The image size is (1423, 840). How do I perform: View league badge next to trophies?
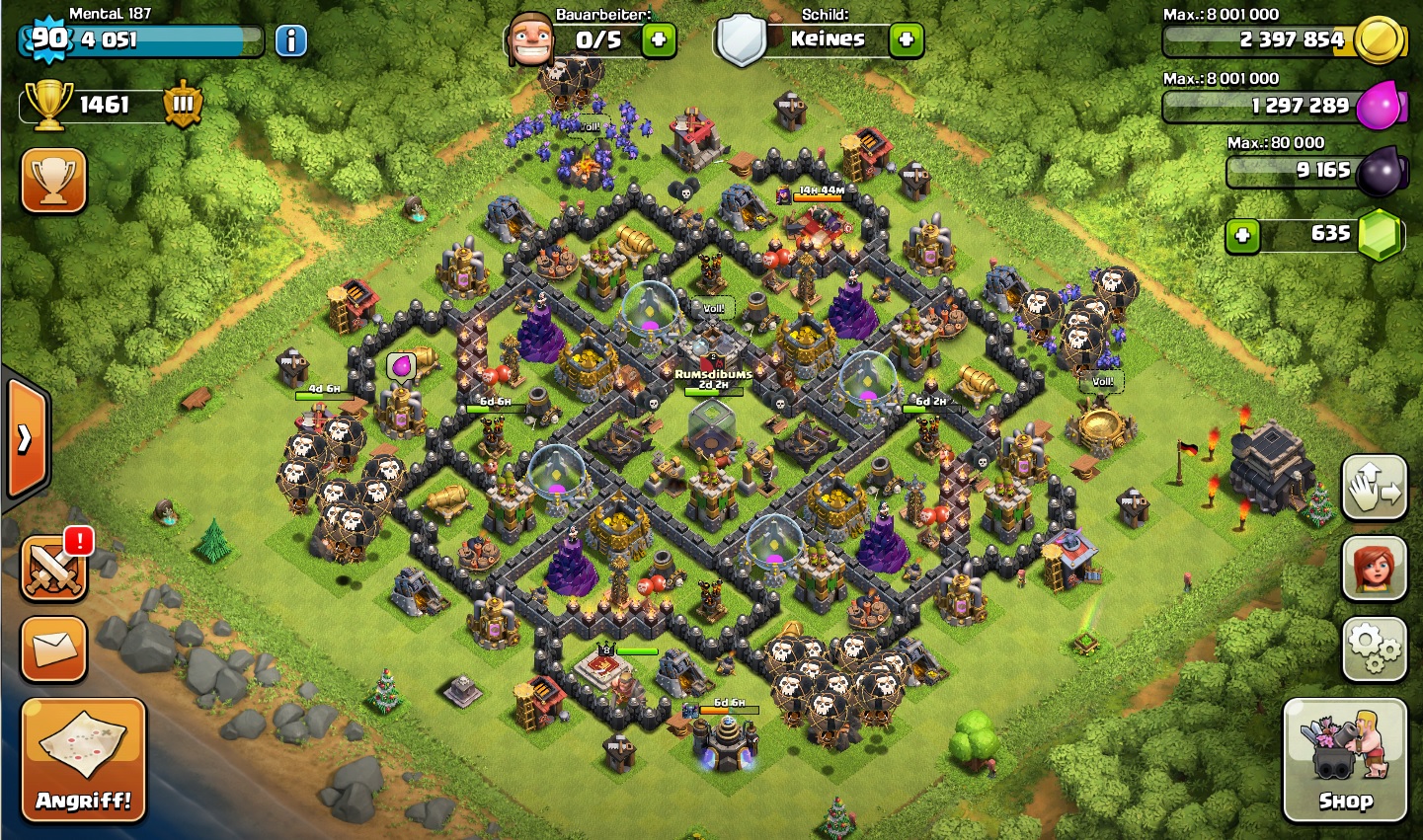183,105
